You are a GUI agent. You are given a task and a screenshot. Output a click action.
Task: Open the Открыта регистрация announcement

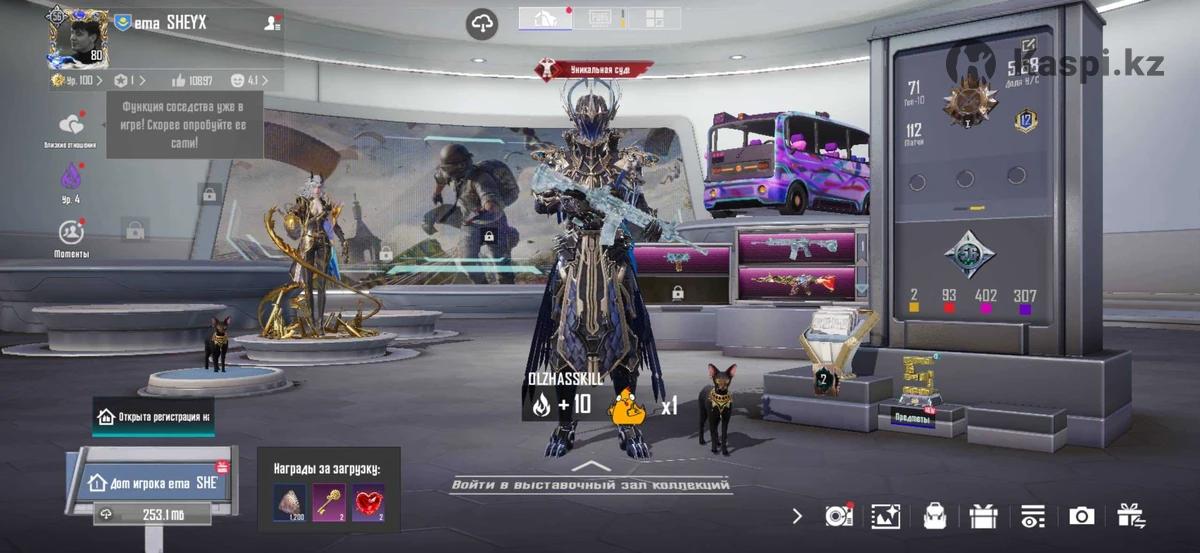coord(155,416)
